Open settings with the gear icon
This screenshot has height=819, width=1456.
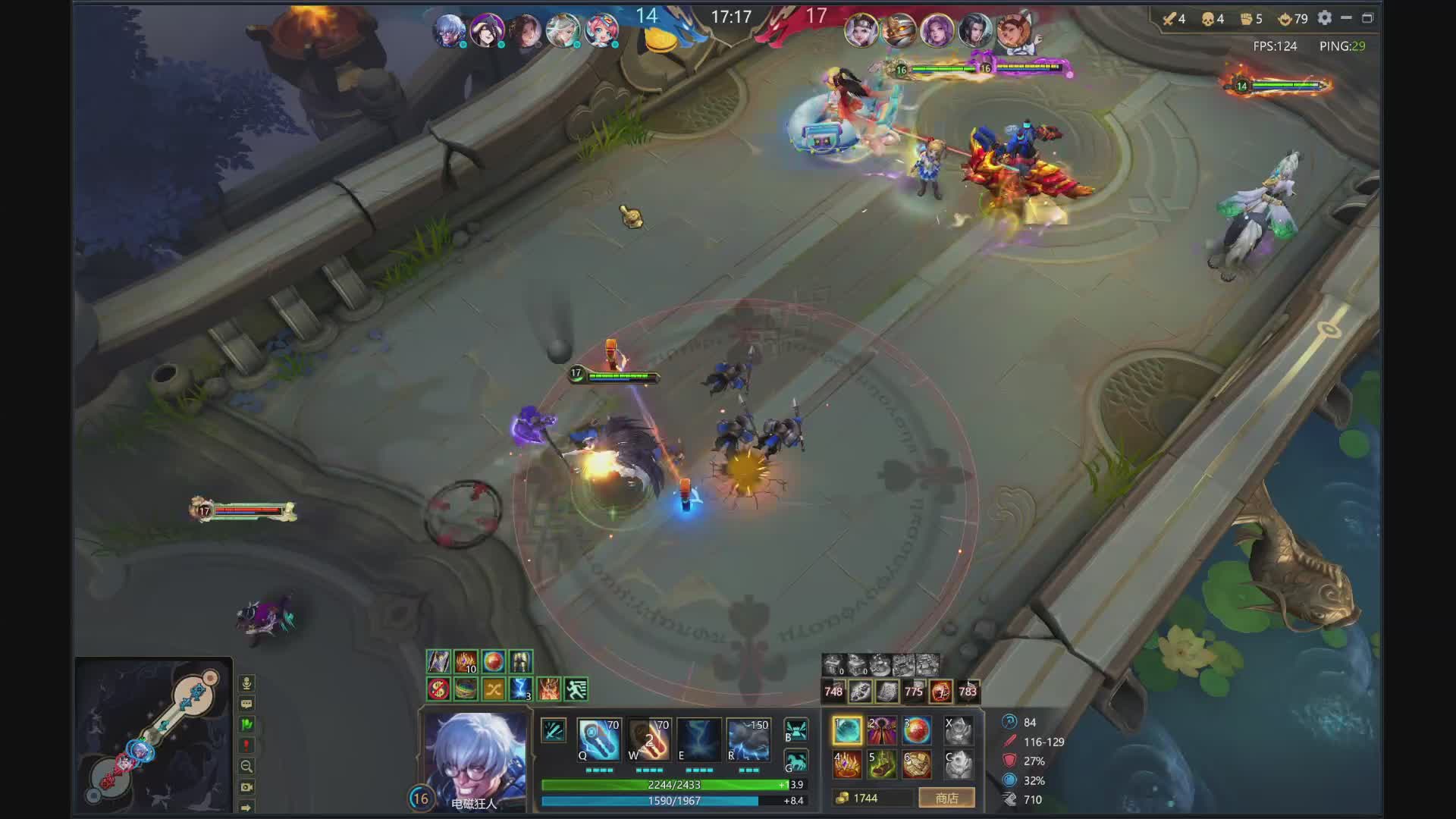pos(1325,18)
